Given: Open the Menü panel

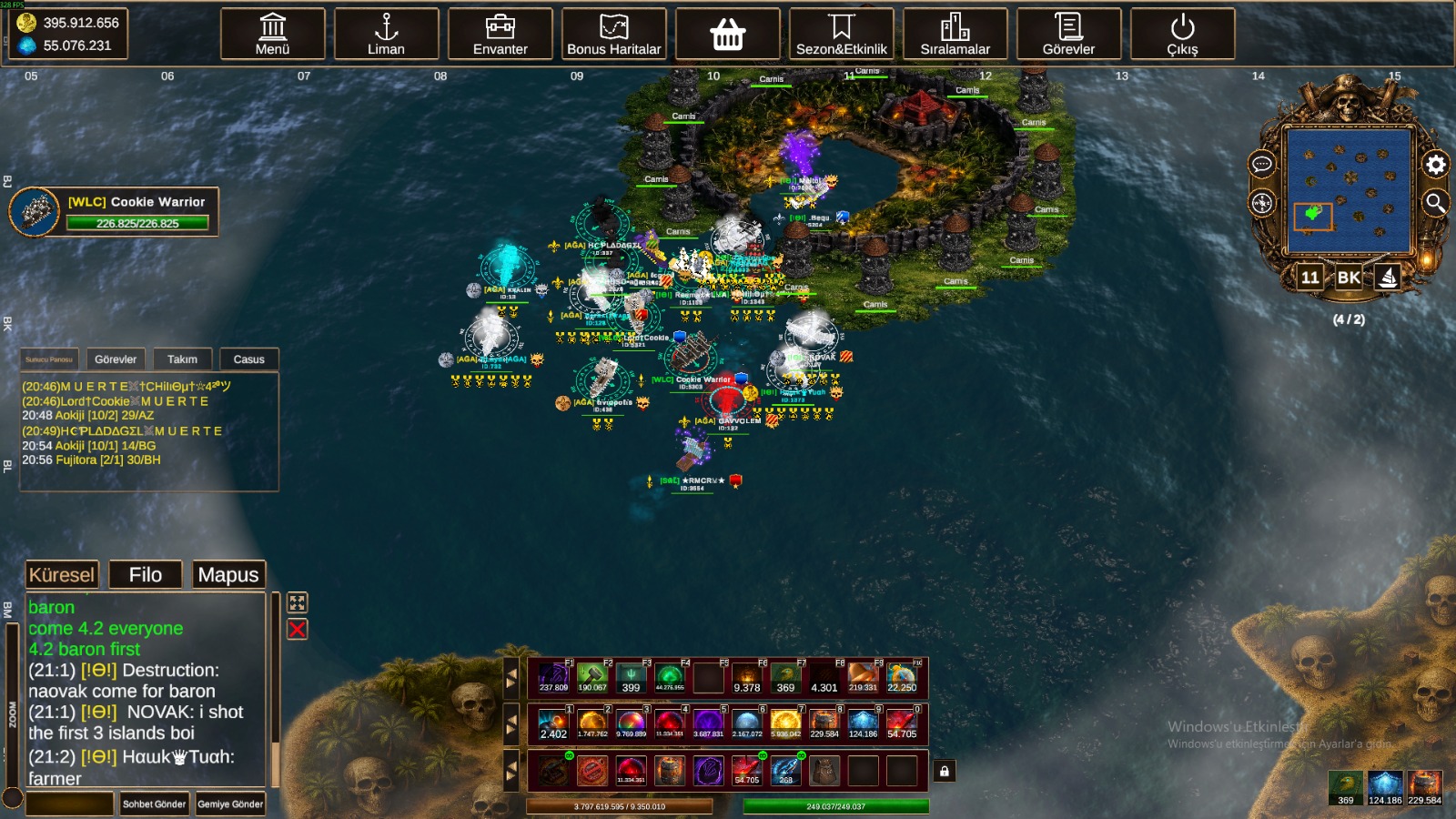Looking at the screenshot, I should 272,35.
